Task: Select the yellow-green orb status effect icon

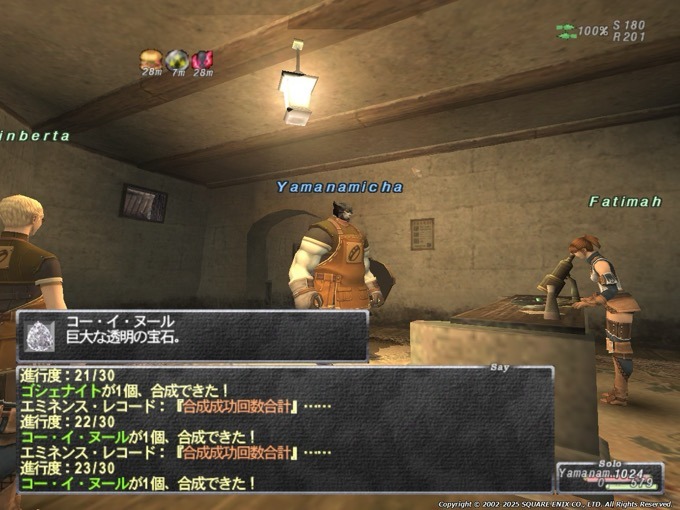Action: coord(177,59)
